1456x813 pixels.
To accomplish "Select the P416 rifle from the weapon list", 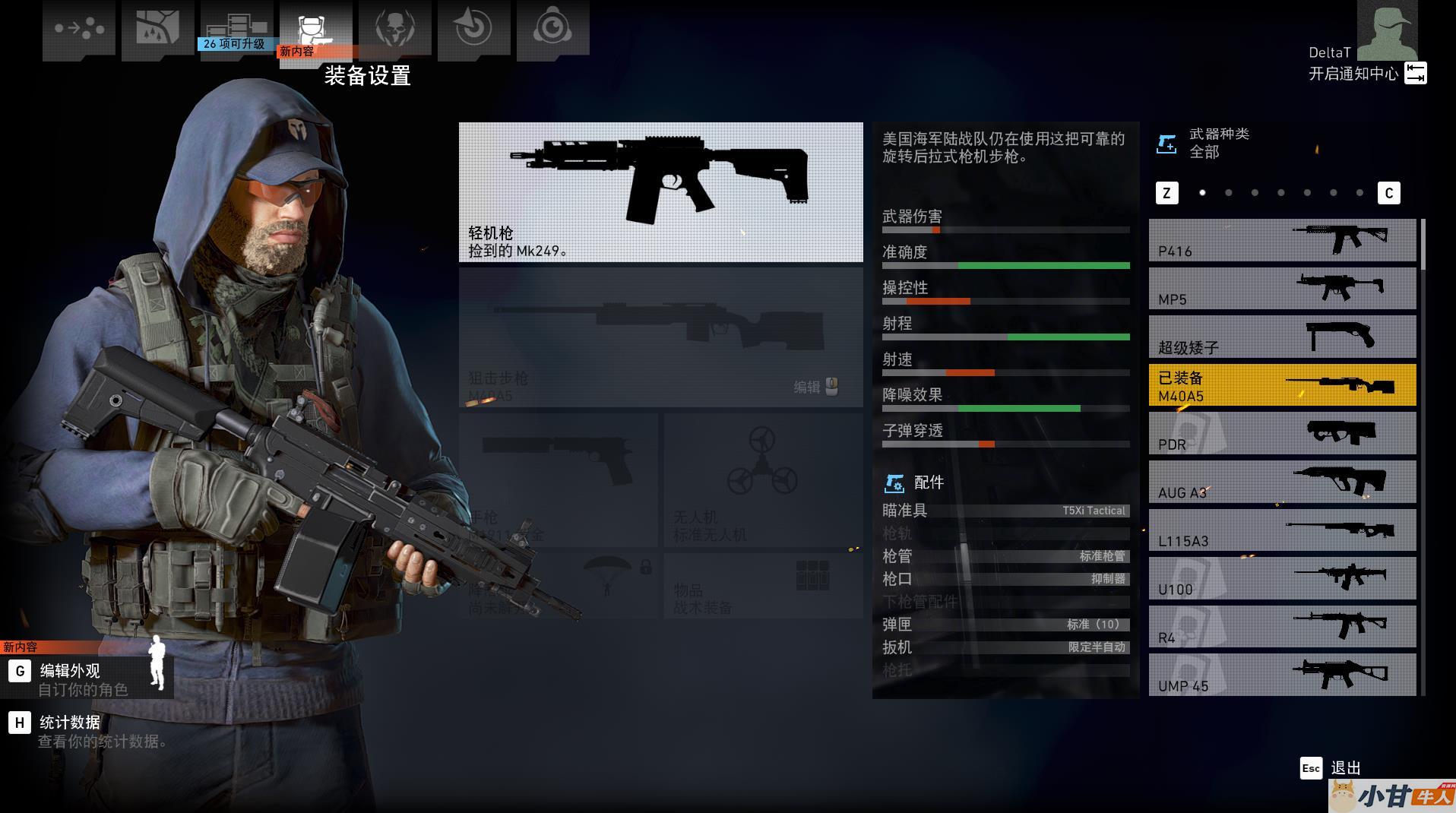I will point(1282,241).
